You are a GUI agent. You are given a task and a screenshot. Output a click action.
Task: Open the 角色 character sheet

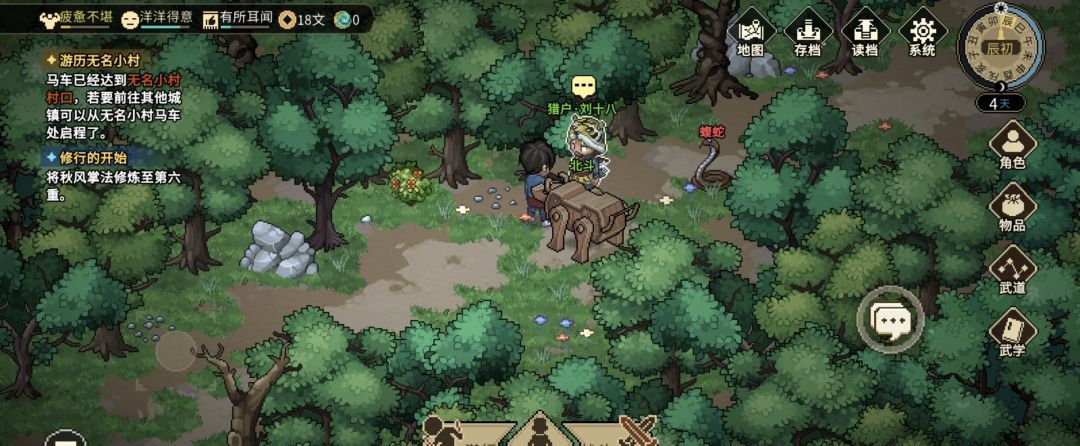(1012, 144)
